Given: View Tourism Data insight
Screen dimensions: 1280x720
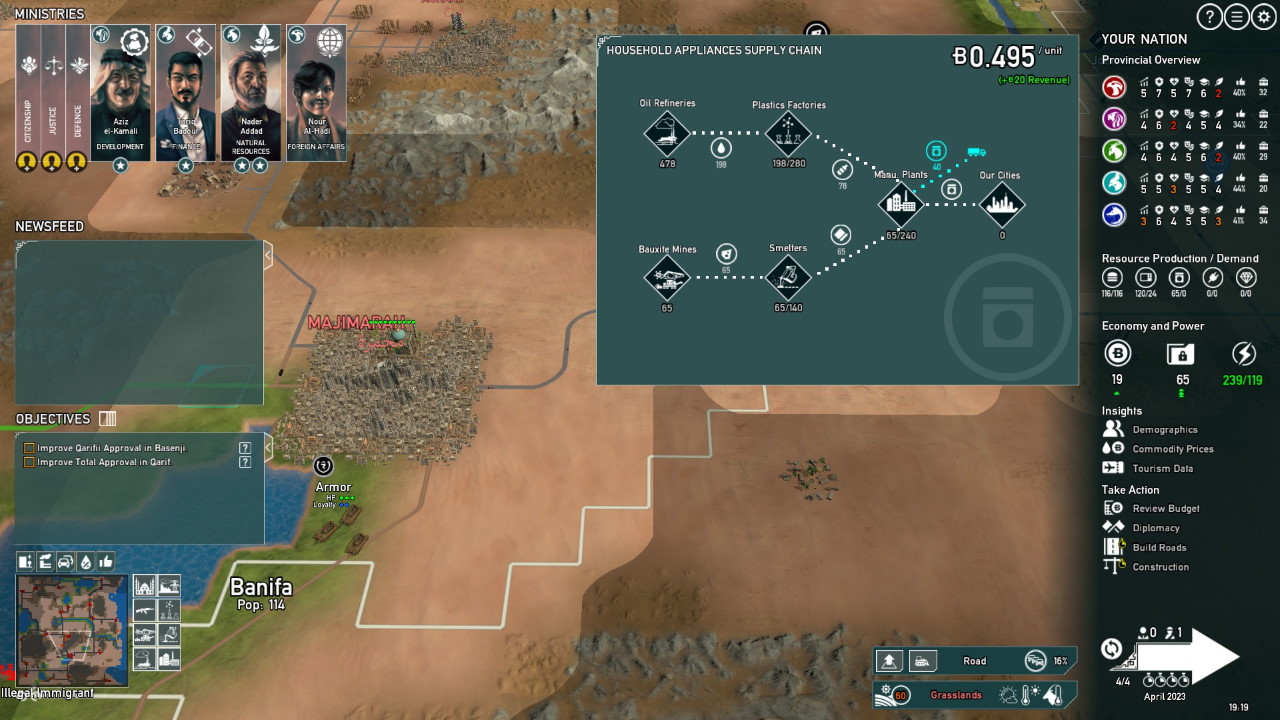Looking at the screenshot, I should [x=1162, y=468].
